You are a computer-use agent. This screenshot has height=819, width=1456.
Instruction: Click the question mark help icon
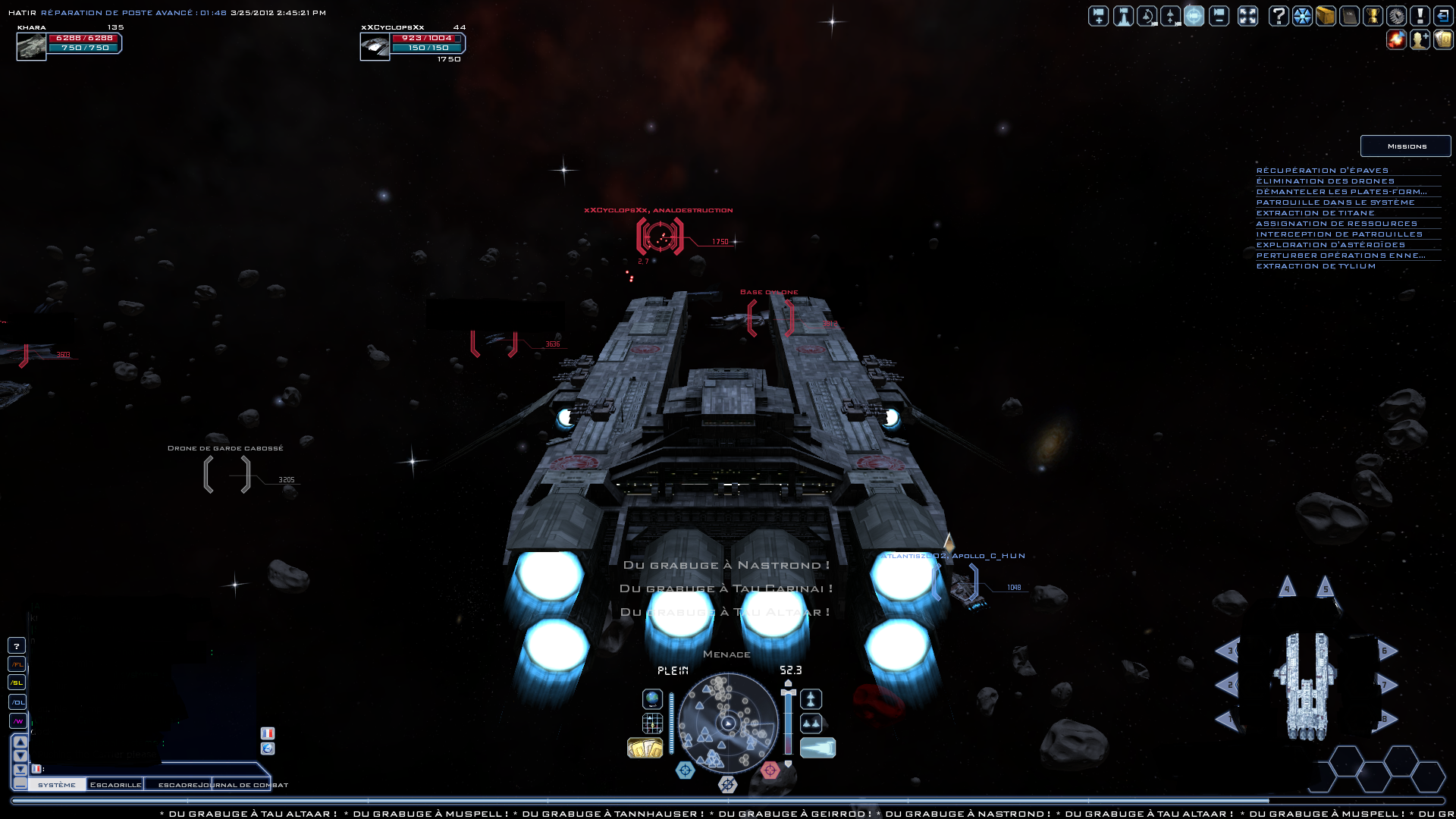coord(1279,16)
